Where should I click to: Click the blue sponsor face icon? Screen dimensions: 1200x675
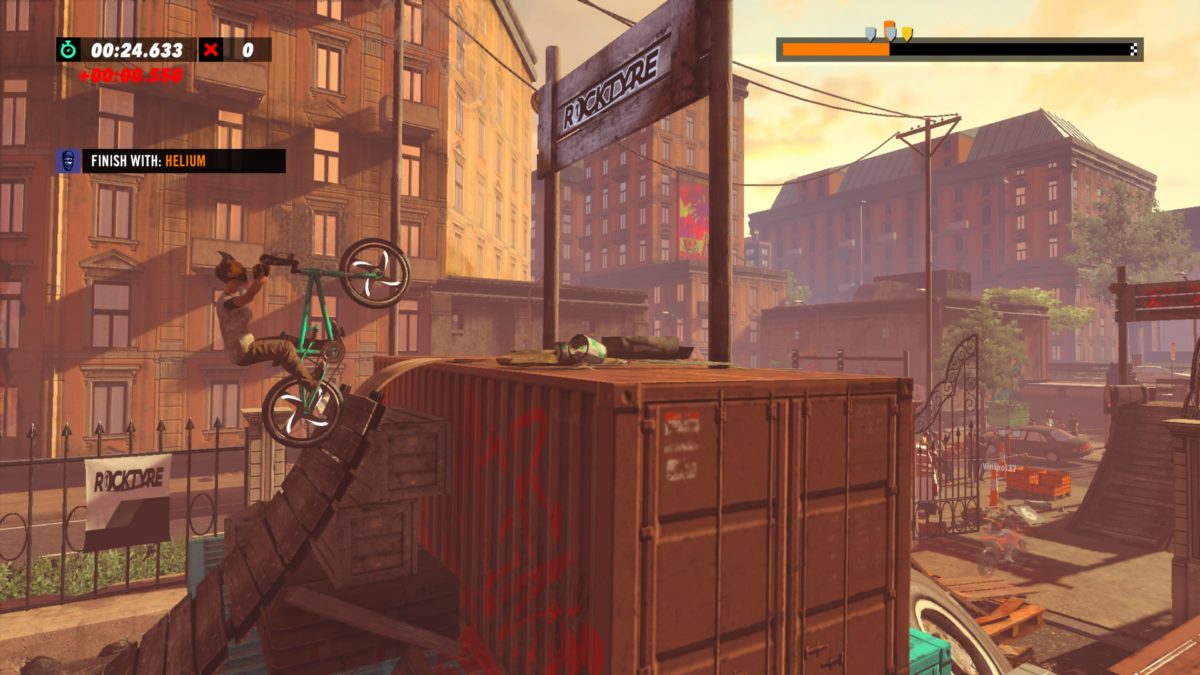coord(68,161)
